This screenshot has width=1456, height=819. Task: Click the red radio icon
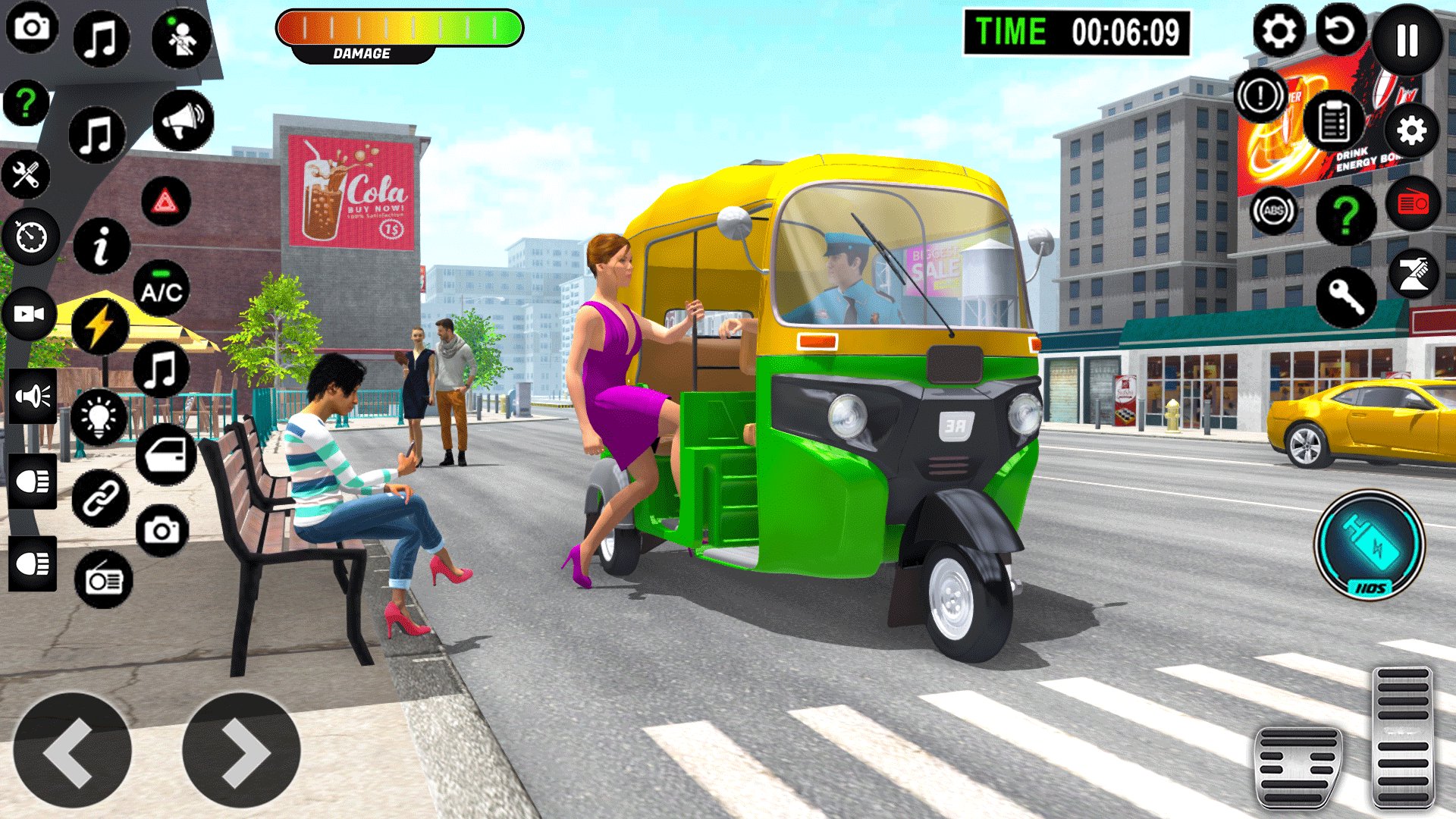coord(1413,203)
